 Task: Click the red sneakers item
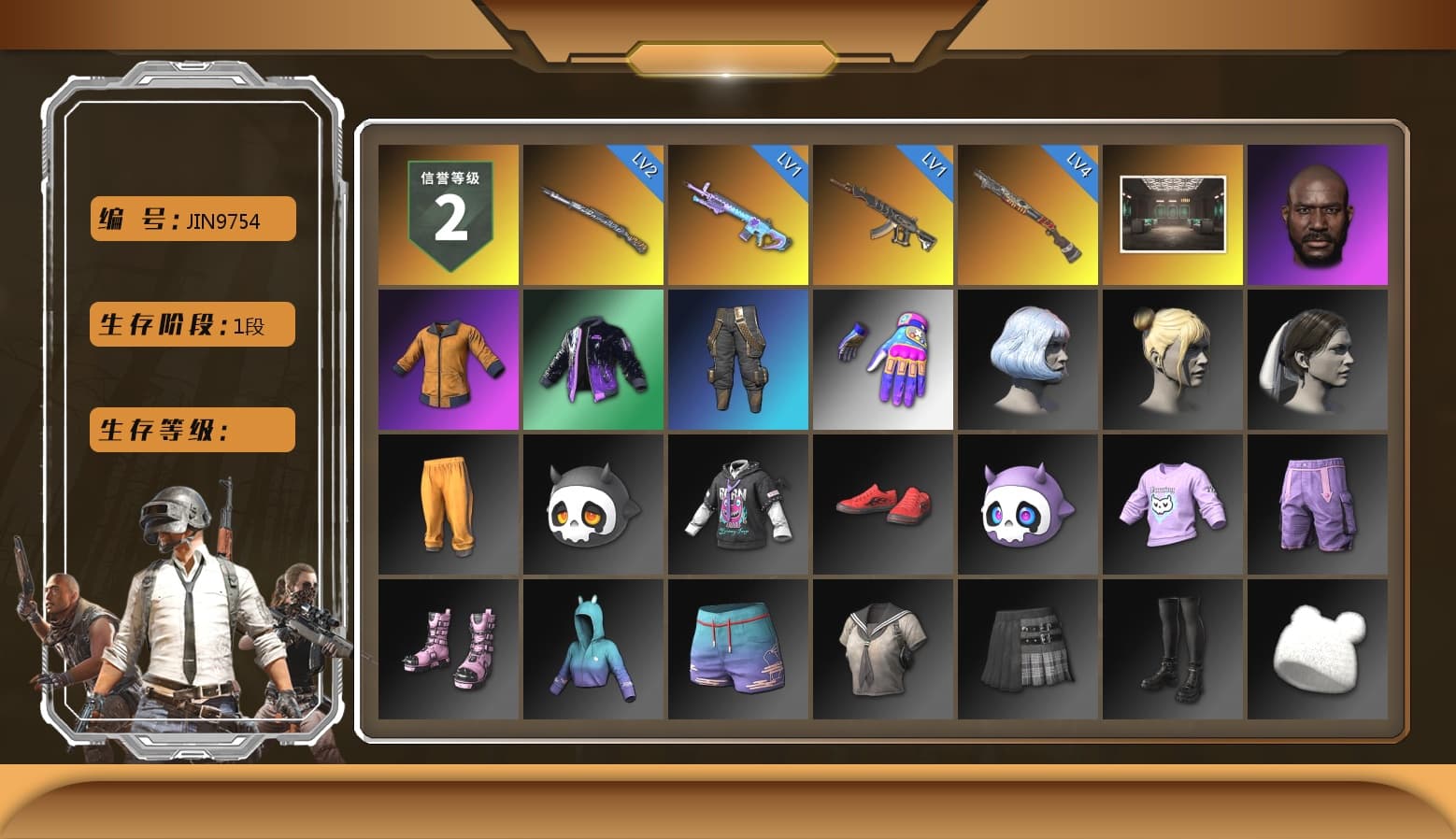click(883, 505)
